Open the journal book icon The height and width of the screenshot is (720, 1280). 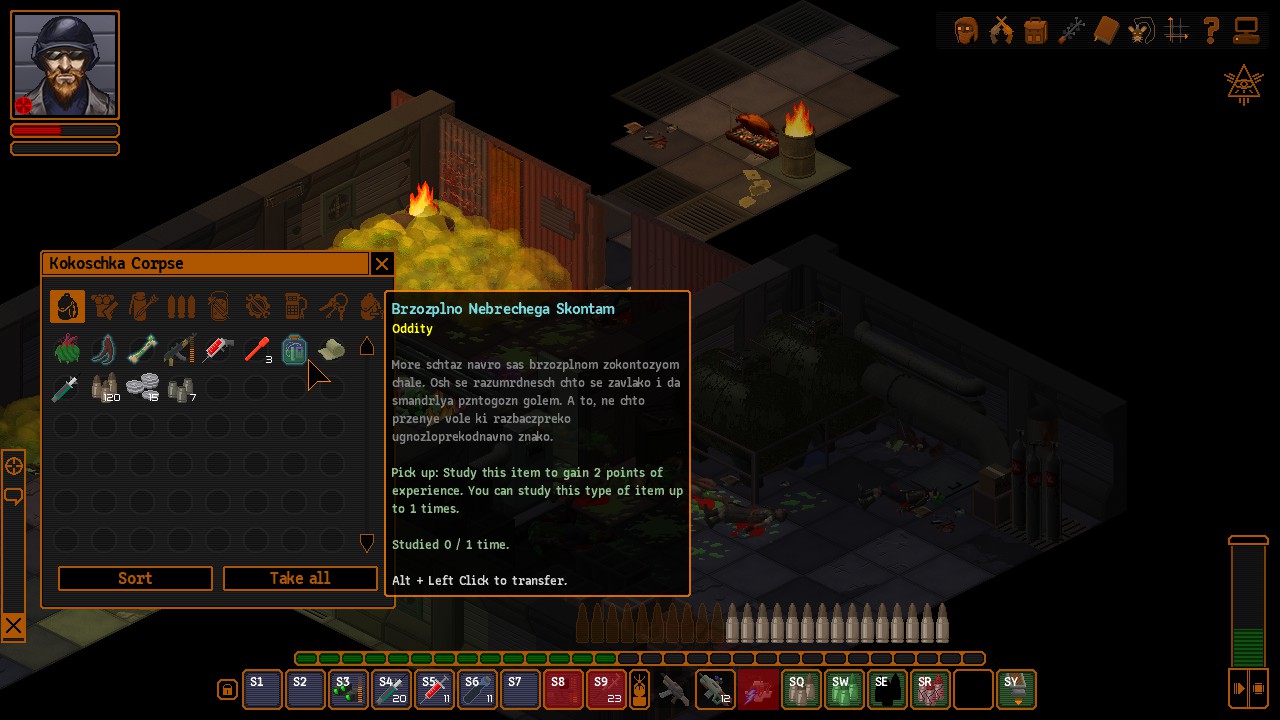click(1105, 31)
